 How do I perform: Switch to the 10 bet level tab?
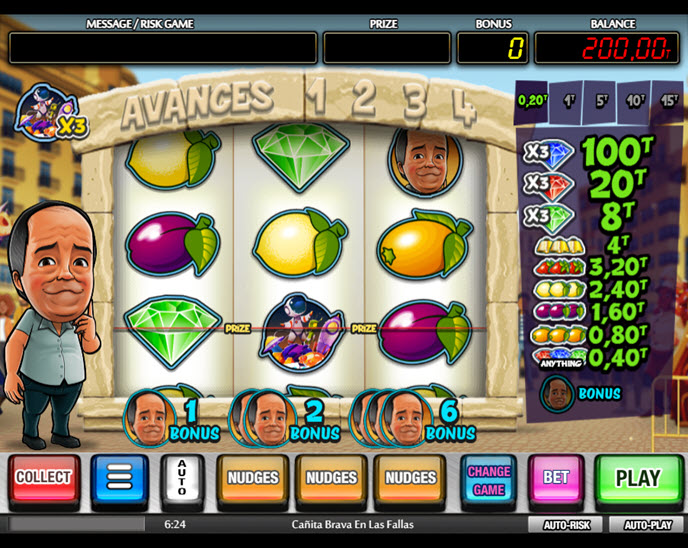pyautogui.click(x=634, y=100)
